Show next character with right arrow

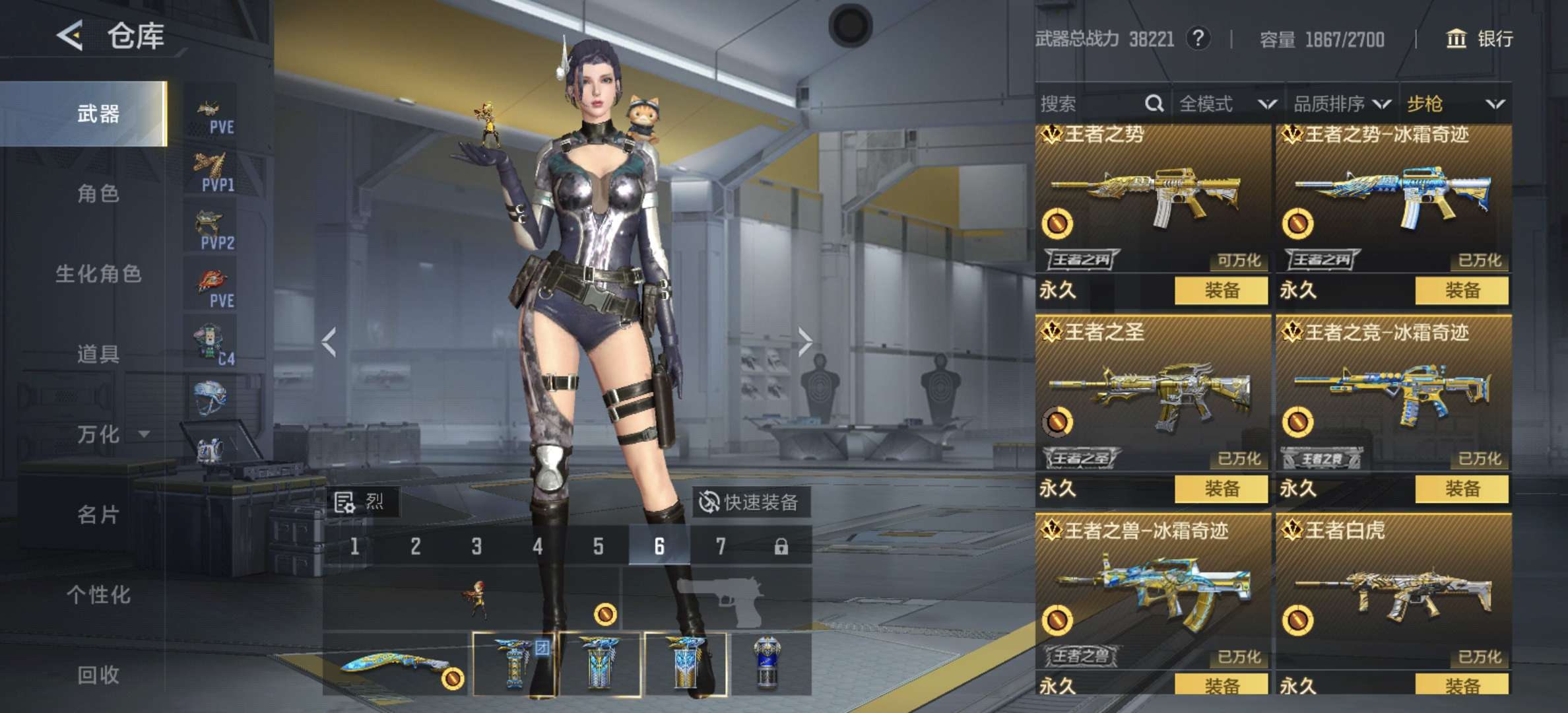804,342
